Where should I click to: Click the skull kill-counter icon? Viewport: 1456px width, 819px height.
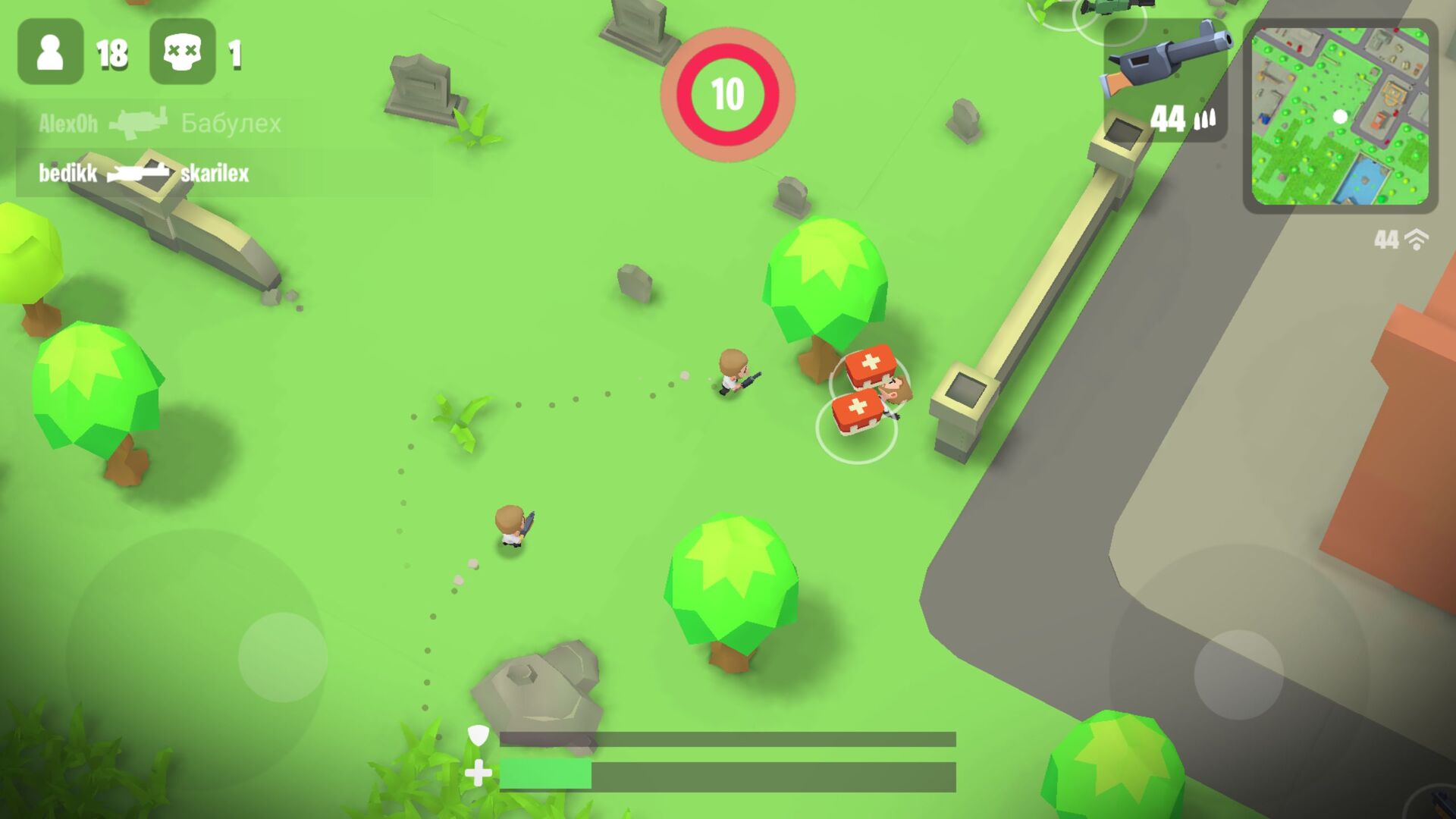coord(182,52)
